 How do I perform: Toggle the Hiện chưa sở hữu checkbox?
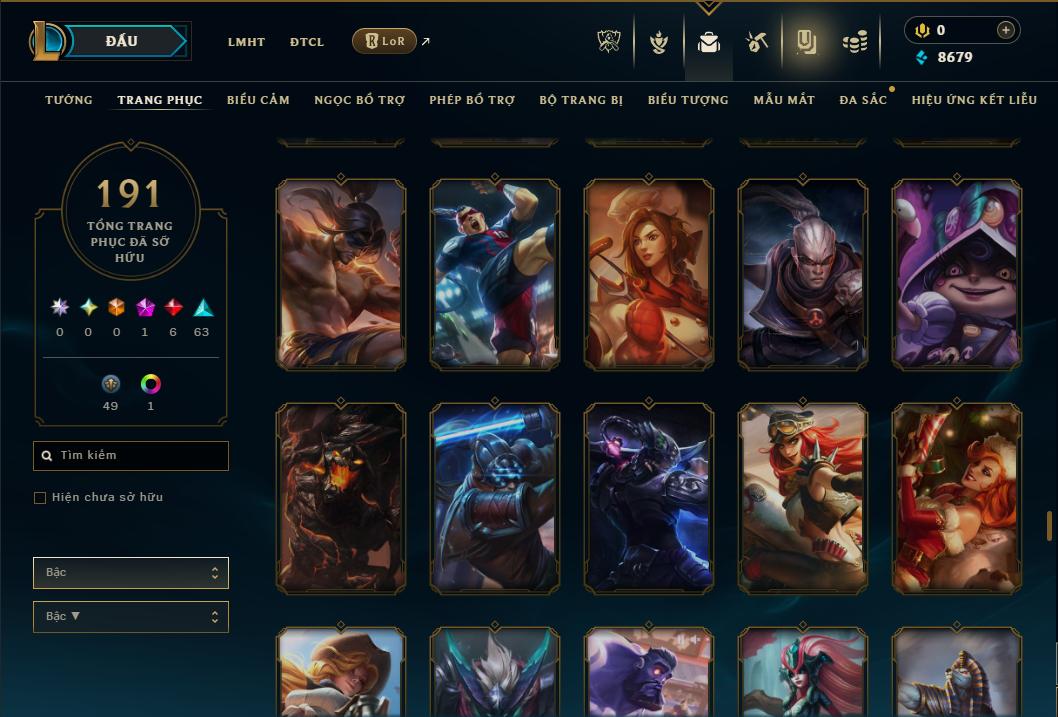point(40,498)
